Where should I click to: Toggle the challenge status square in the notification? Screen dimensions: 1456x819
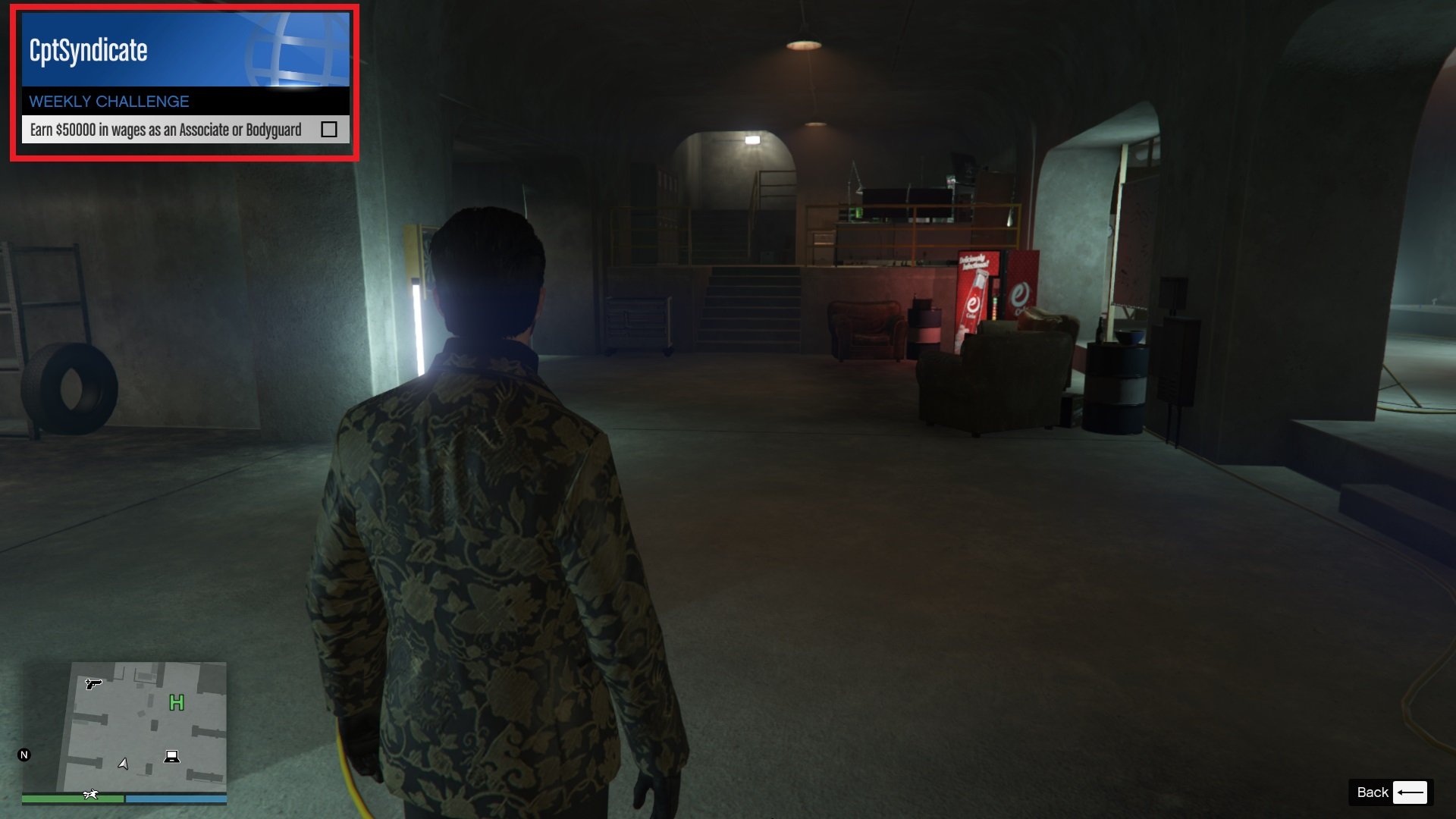(x=329, y=130)
